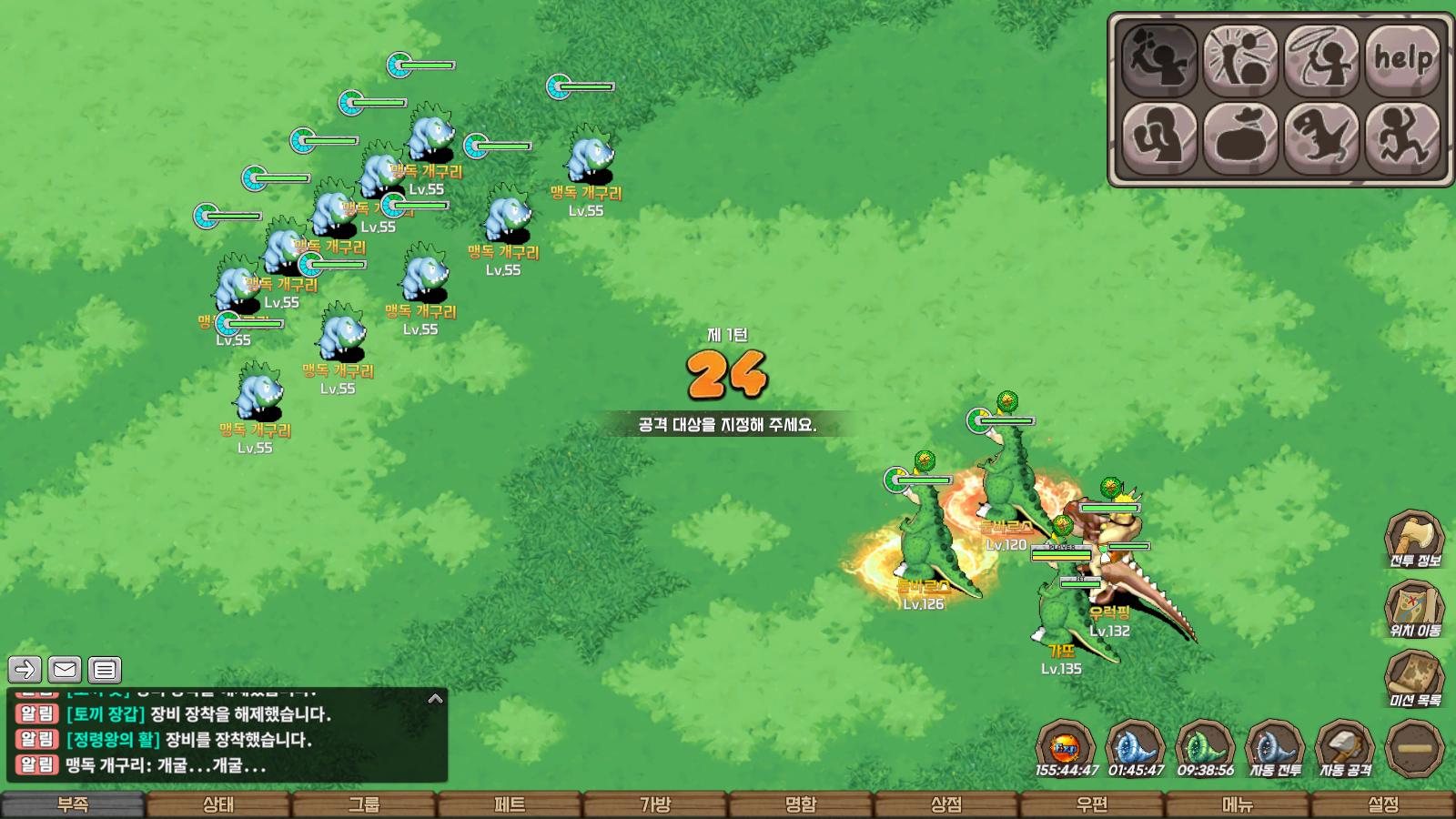
Task: Expand the chat log with the up arrow
Action: (x=435, y=699)
